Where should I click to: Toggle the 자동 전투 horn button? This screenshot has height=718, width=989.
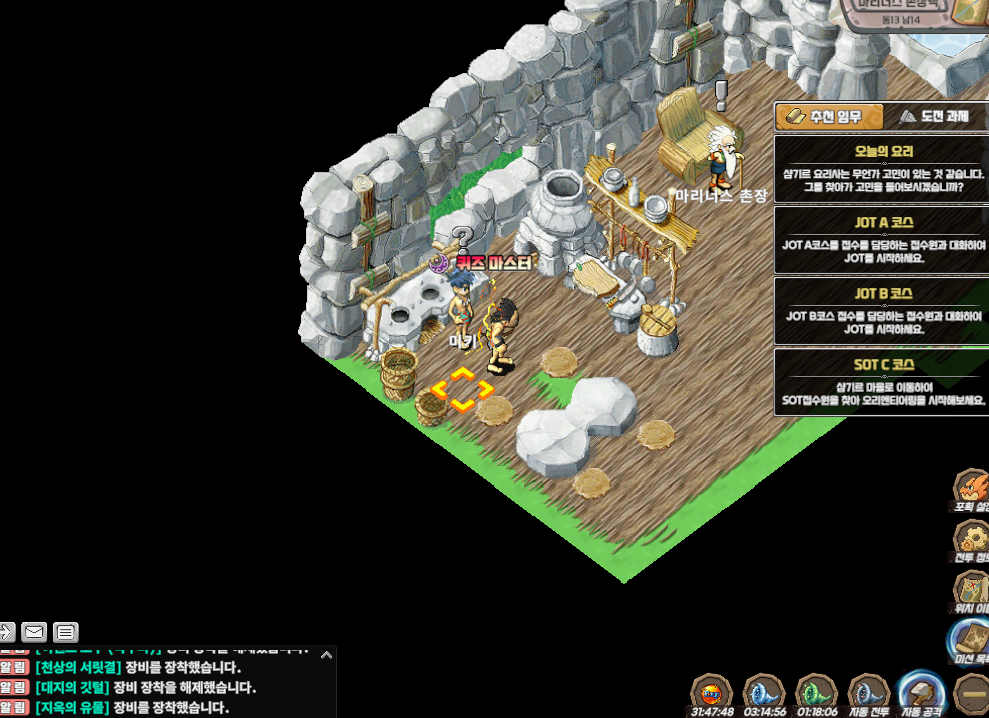click(x=869, y=692)
